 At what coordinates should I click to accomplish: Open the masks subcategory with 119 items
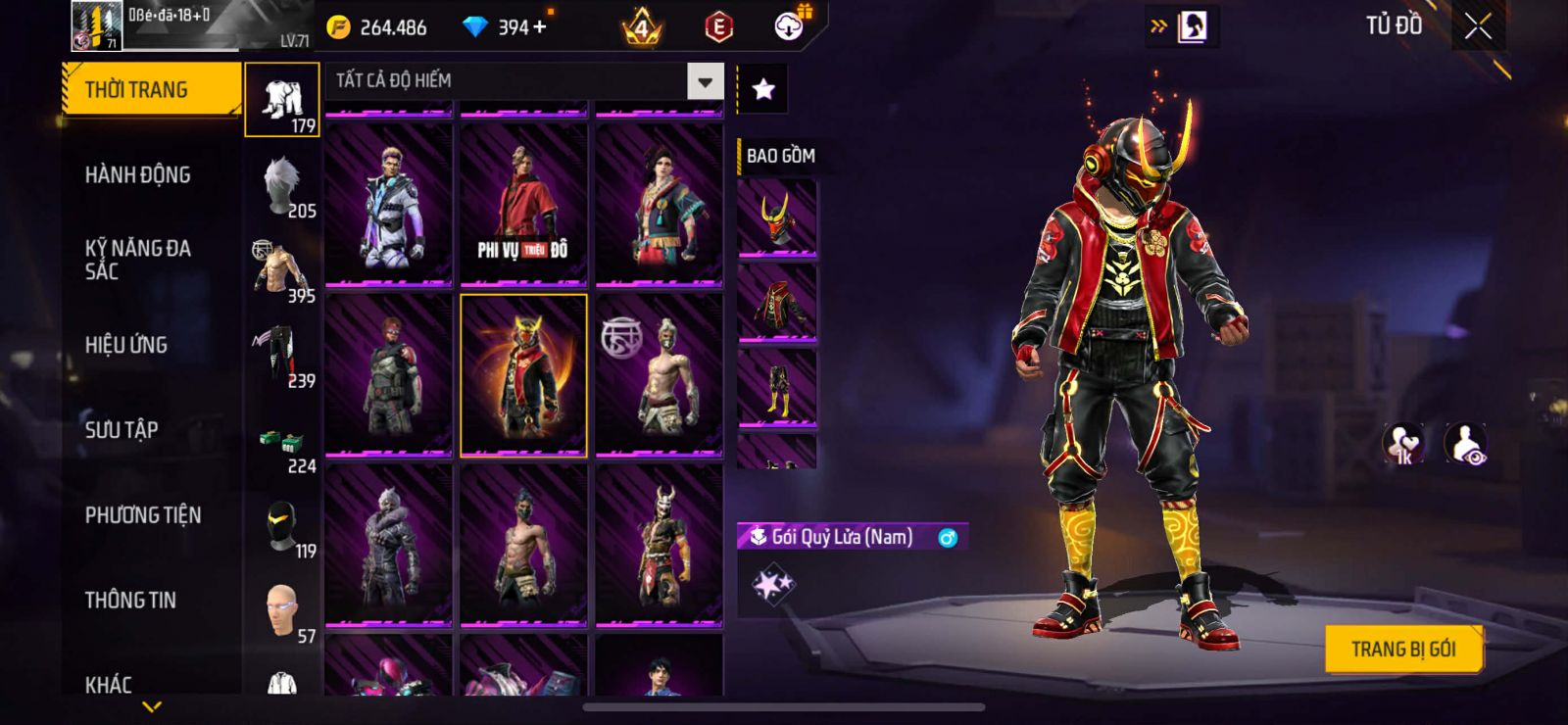[x=283, y=527]
